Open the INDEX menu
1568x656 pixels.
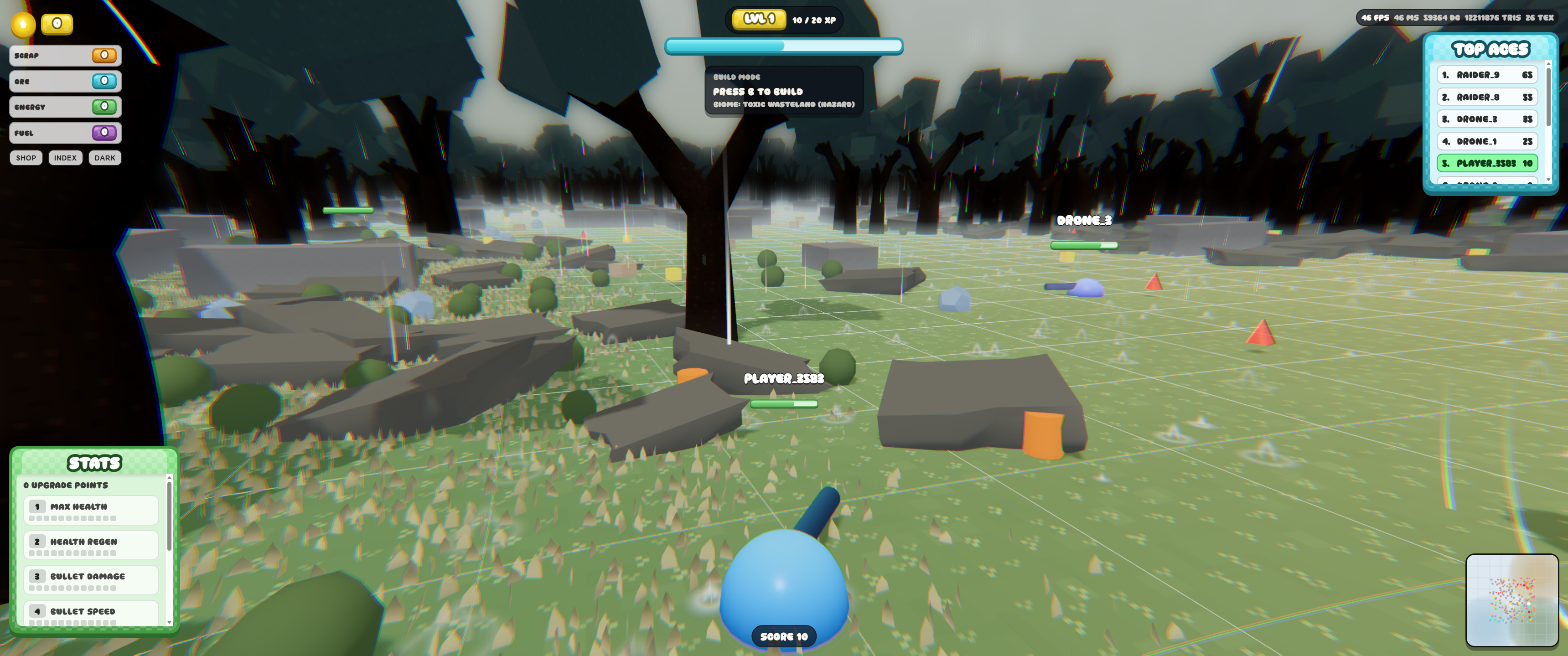tap(65, 158)
